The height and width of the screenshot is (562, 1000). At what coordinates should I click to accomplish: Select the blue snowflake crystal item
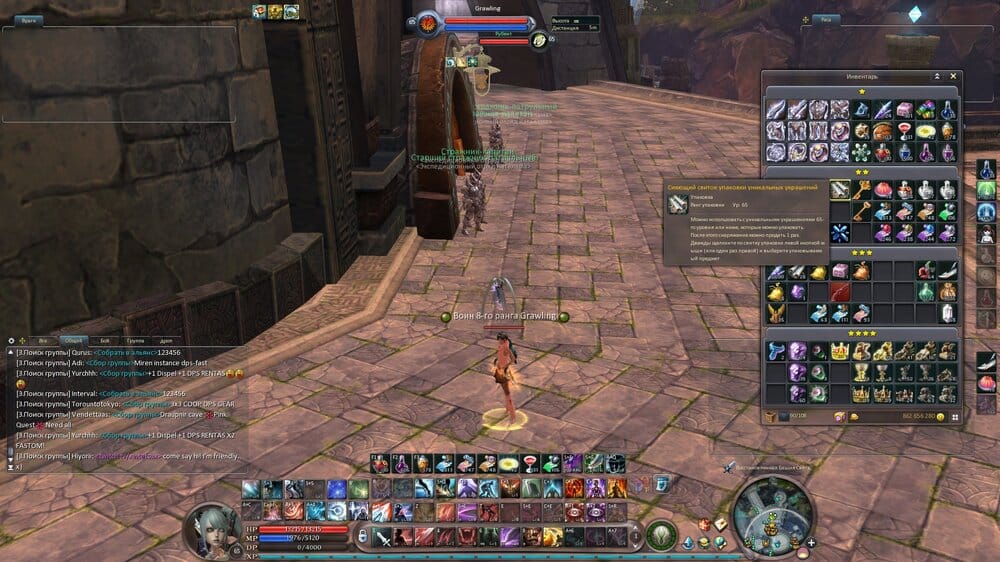(x=840, y=232)
